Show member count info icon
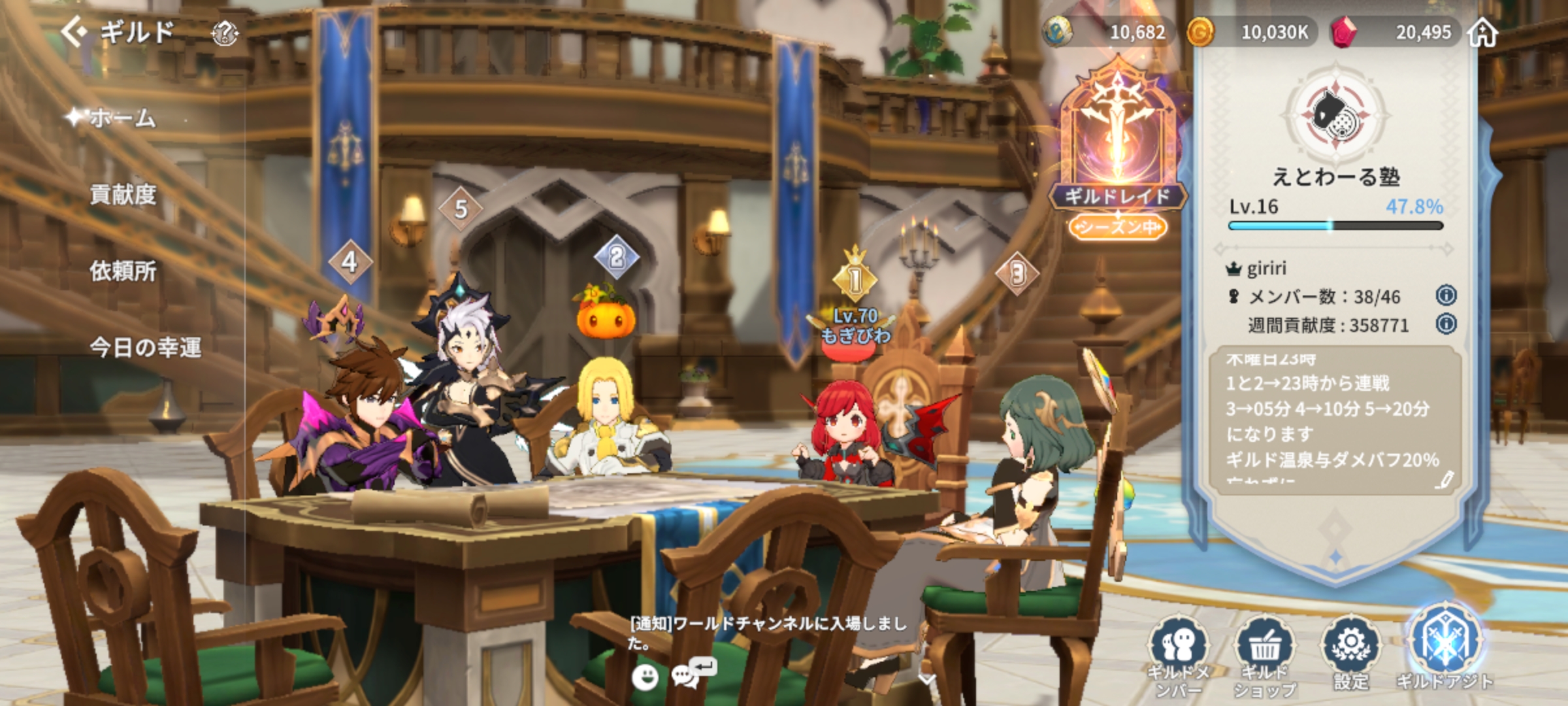The height and width of the screenshot is (706, 1568). point(1446,295)
